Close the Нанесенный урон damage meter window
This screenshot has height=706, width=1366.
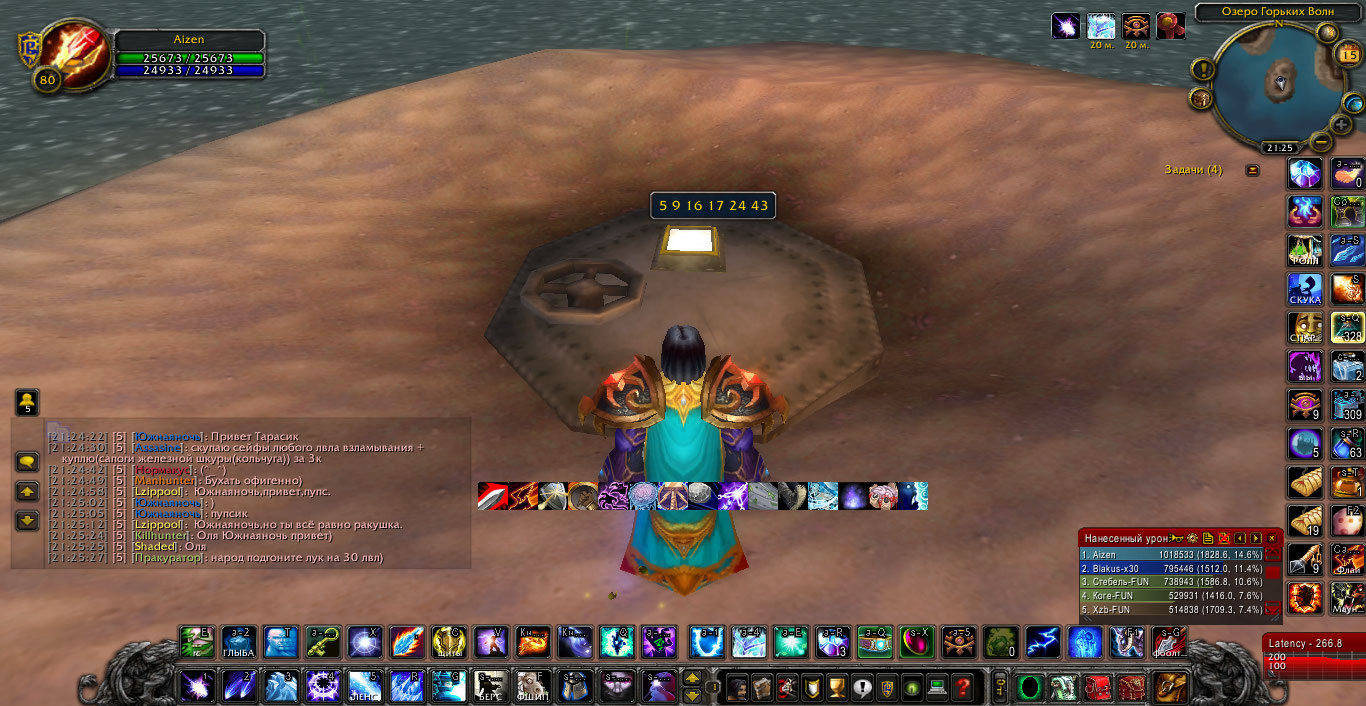click(1272, 538)
